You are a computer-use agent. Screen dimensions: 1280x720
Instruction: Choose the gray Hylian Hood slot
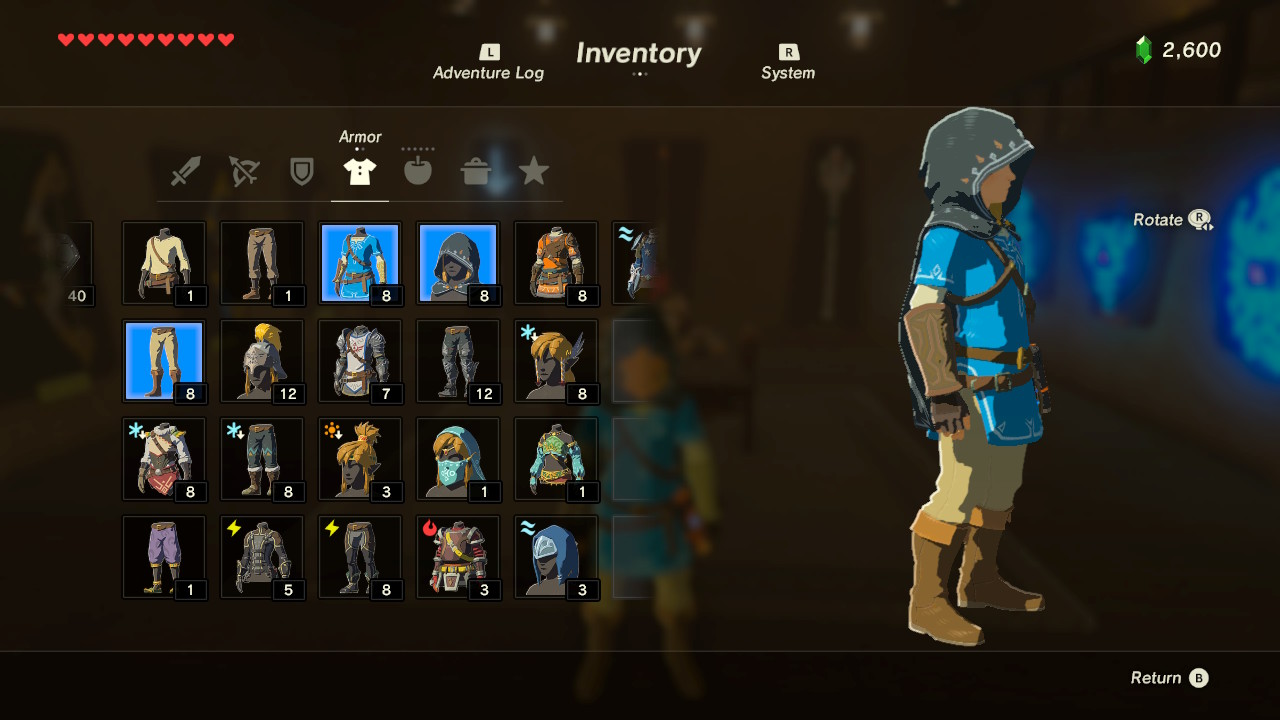[458, 263]
